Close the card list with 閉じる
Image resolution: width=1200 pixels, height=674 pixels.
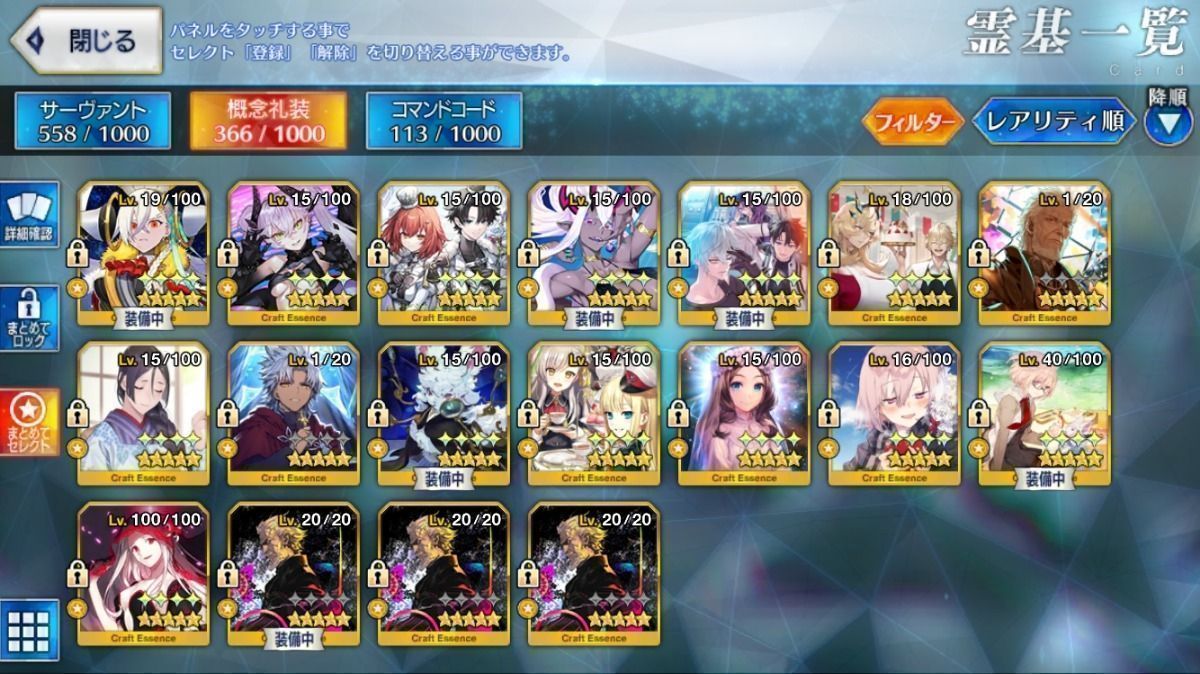[x=86, y=42]
